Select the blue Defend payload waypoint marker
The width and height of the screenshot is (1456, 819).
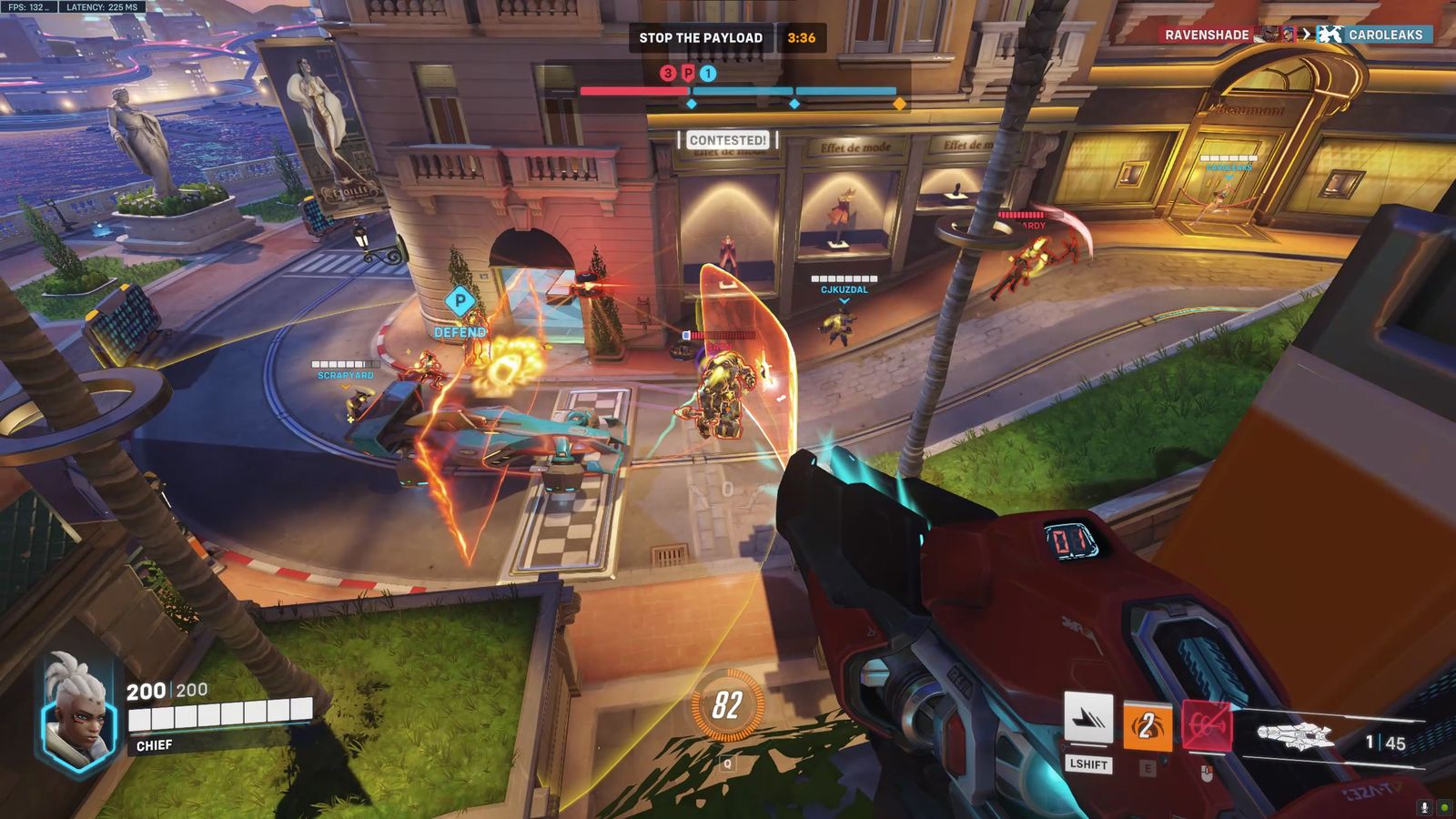click(x=460, y=301)
